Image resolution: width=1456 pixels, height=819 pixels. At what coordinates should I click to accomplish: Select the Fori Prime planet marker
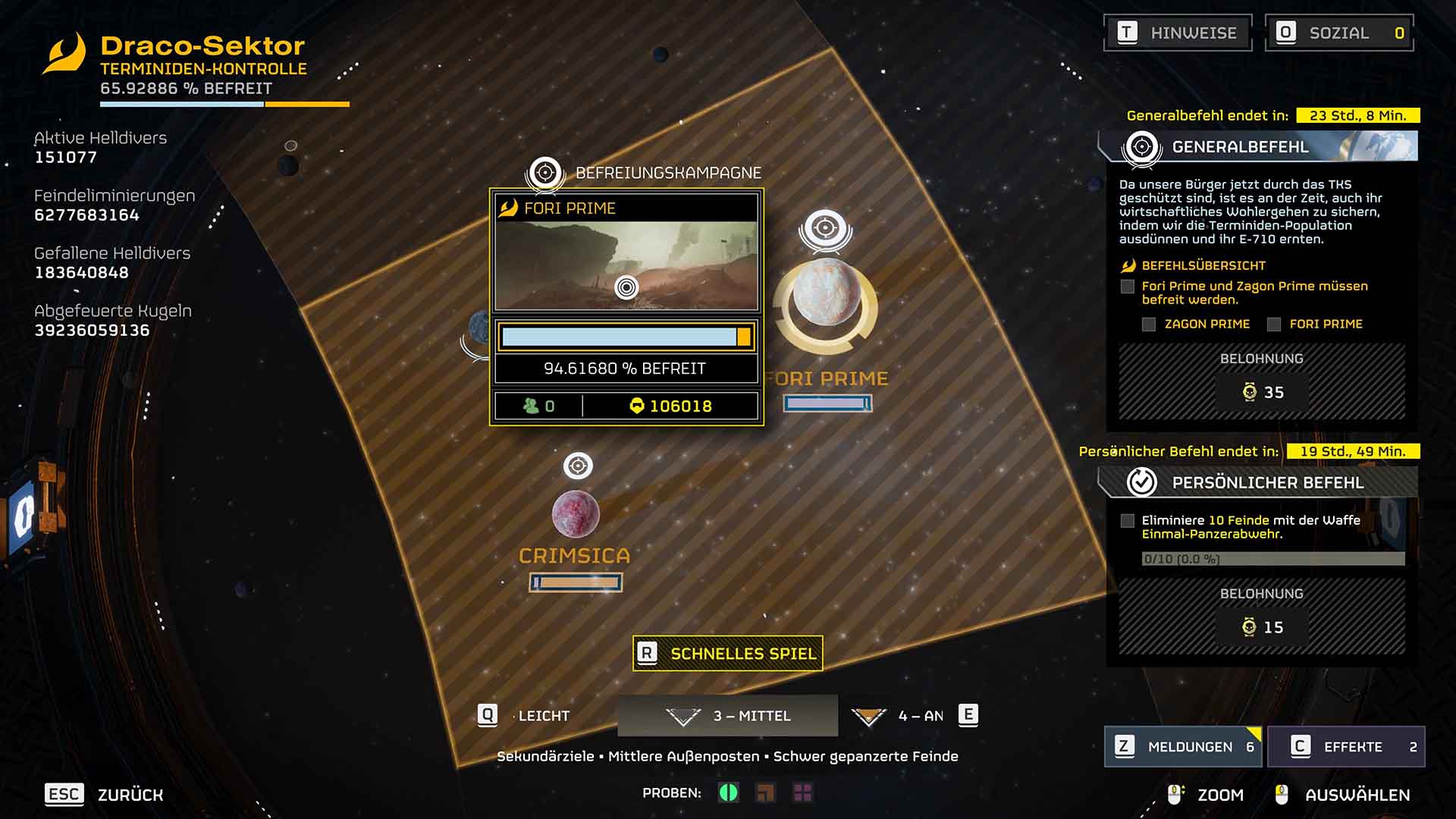[x=827, y=293]
